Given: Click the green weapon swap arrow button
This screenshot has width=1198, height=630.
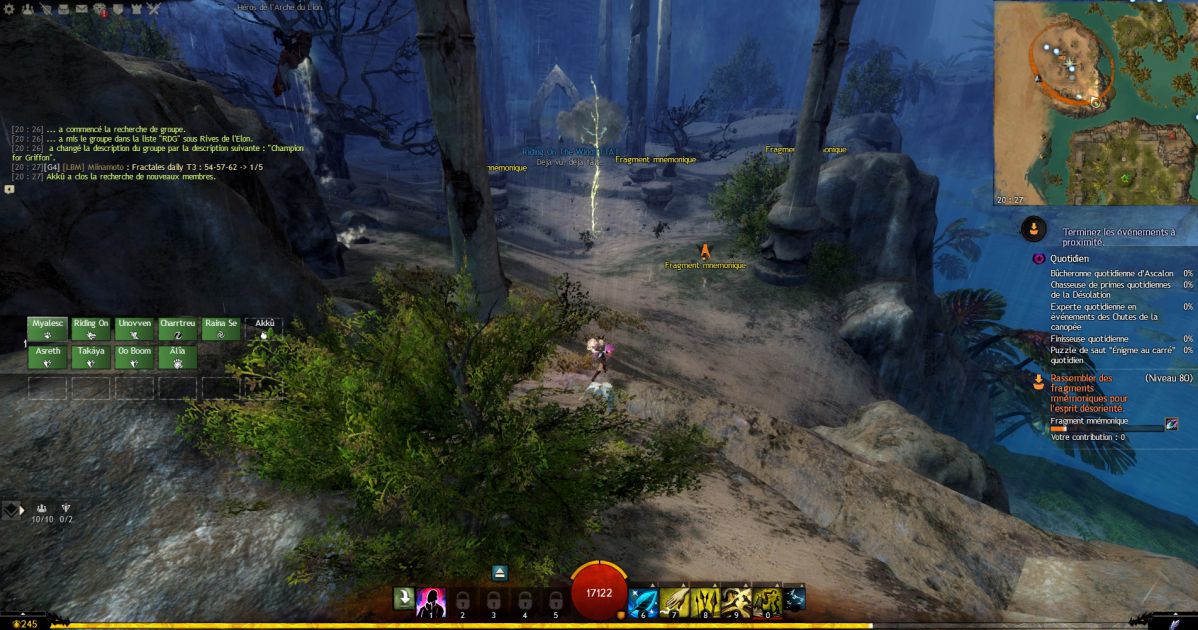Looking at the screenshot, I should click(x=403, y=599).
